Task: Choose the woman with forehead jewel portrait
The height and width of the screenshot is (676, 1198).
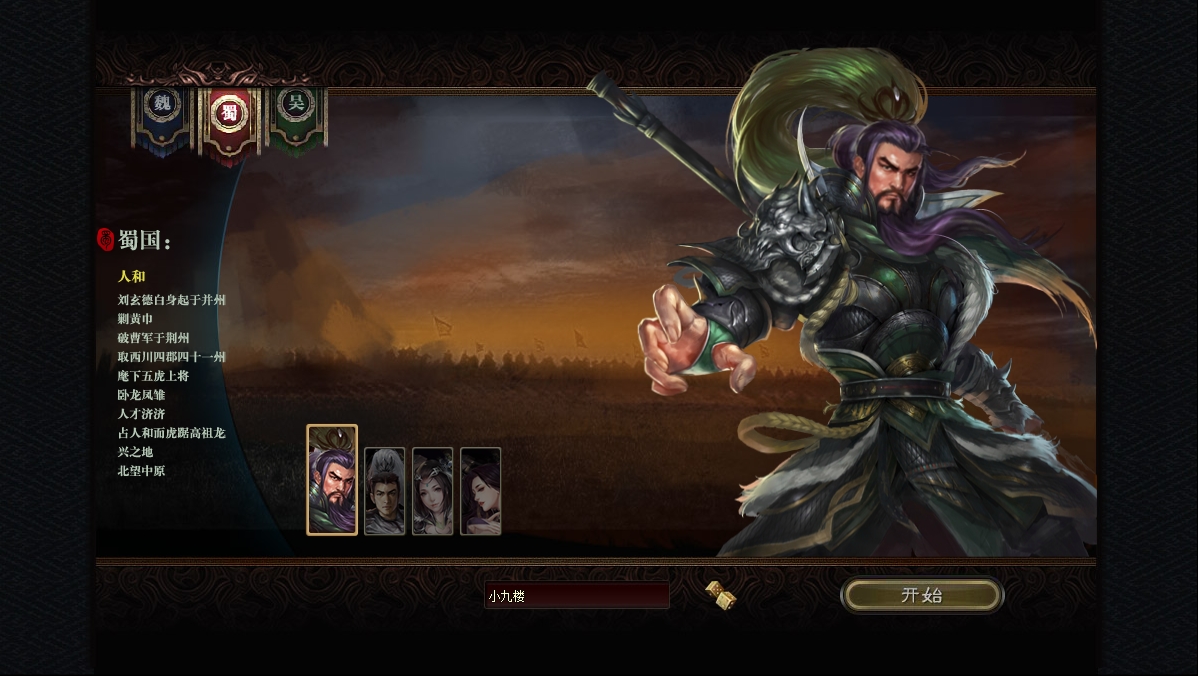Action: (x=433, y=491)
